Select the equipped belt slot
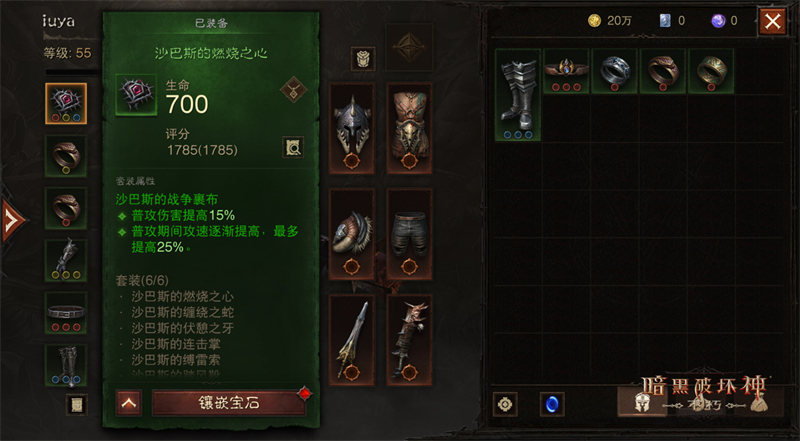 [x=66, y=311]
